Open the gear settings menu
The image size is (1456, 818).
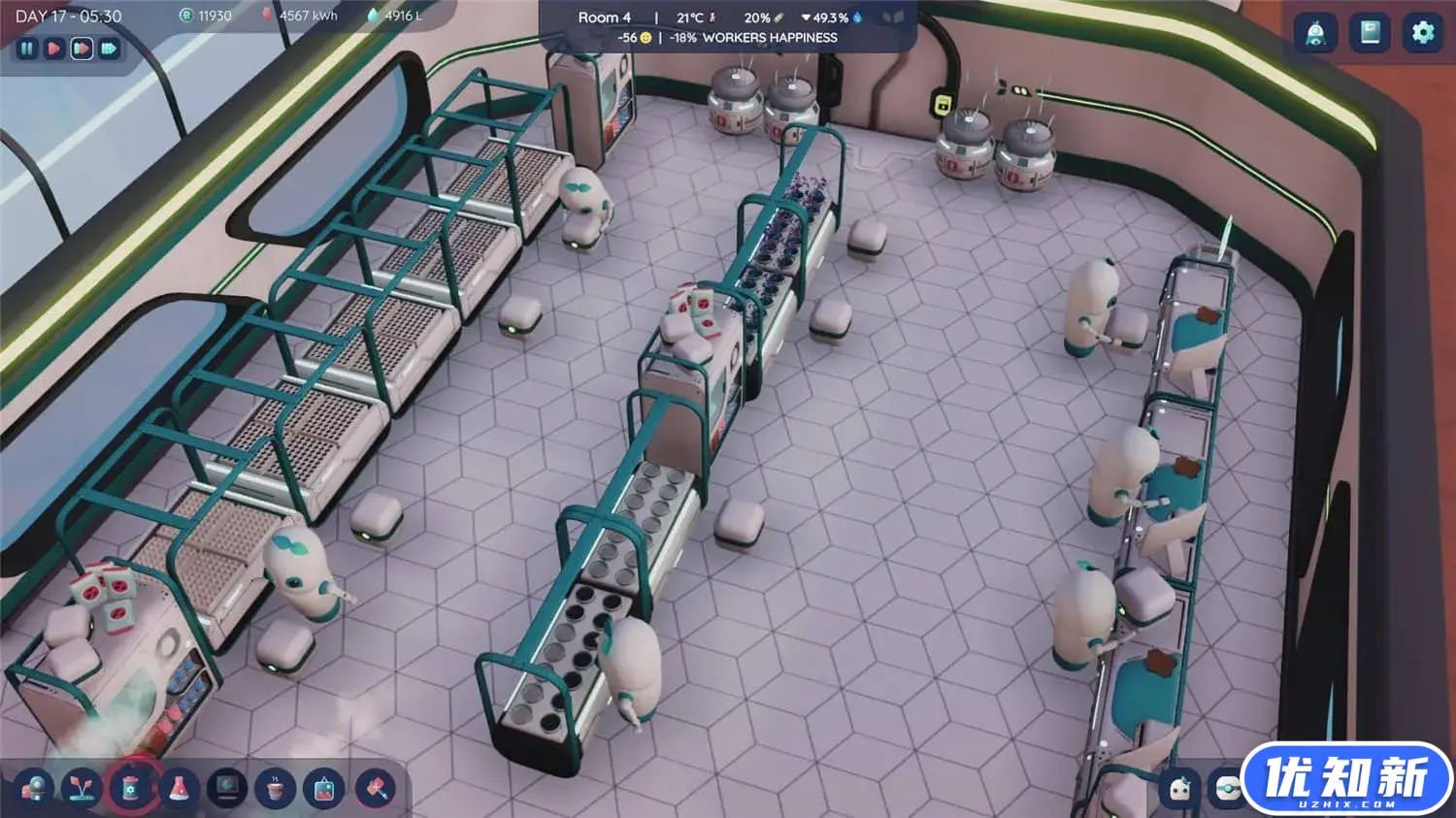tap(1422, 33)
